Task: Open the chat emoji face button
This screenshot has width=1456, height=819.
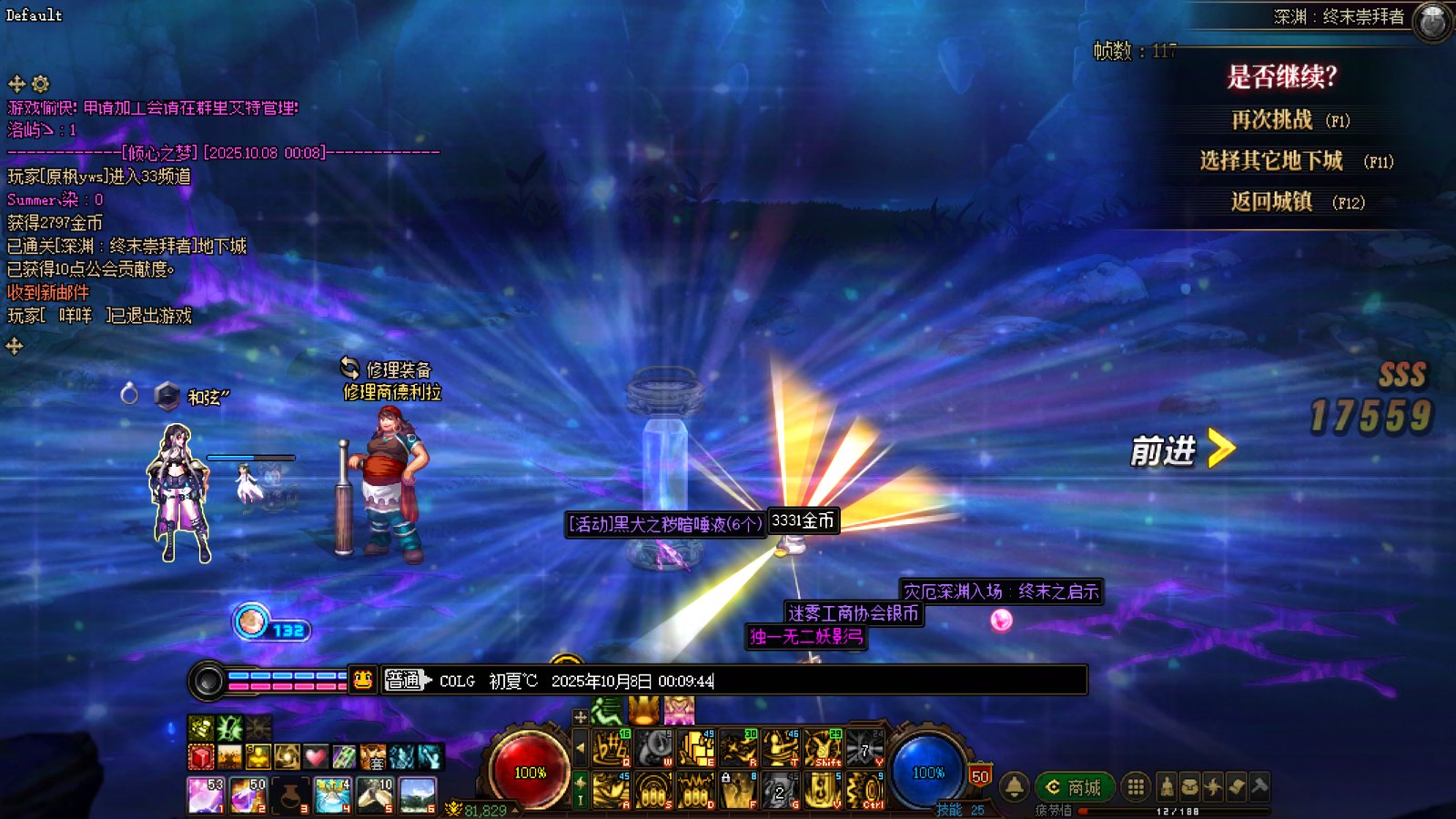Action: coord(363,681)
